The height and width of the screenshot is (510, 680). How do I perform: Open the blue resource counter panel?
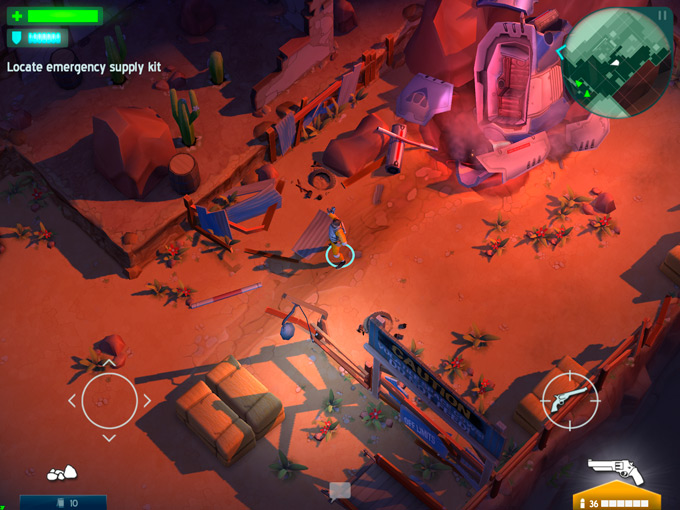click(63, 502)
